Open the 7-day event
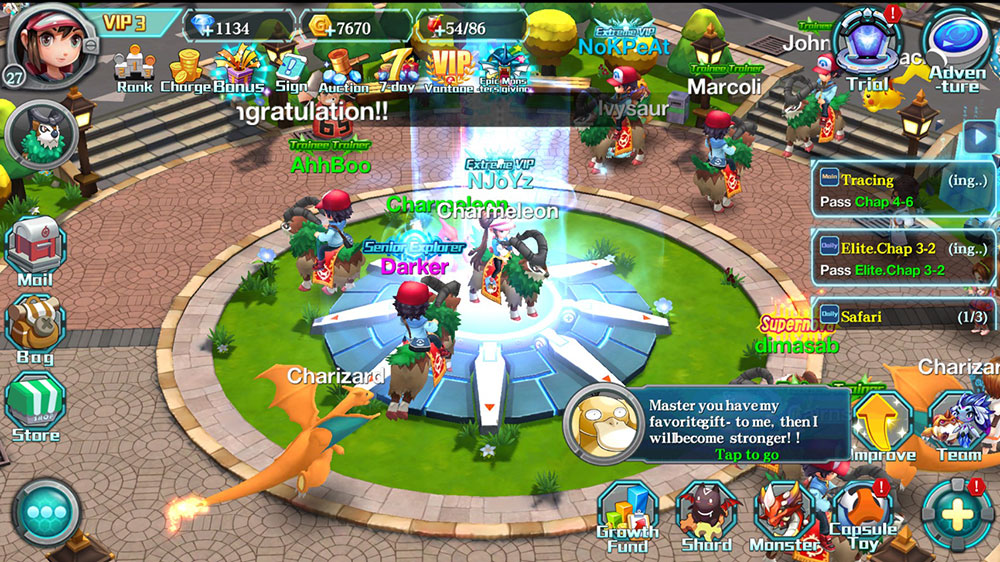Screen dimensions: 1000x562 (x=398, y=68)
